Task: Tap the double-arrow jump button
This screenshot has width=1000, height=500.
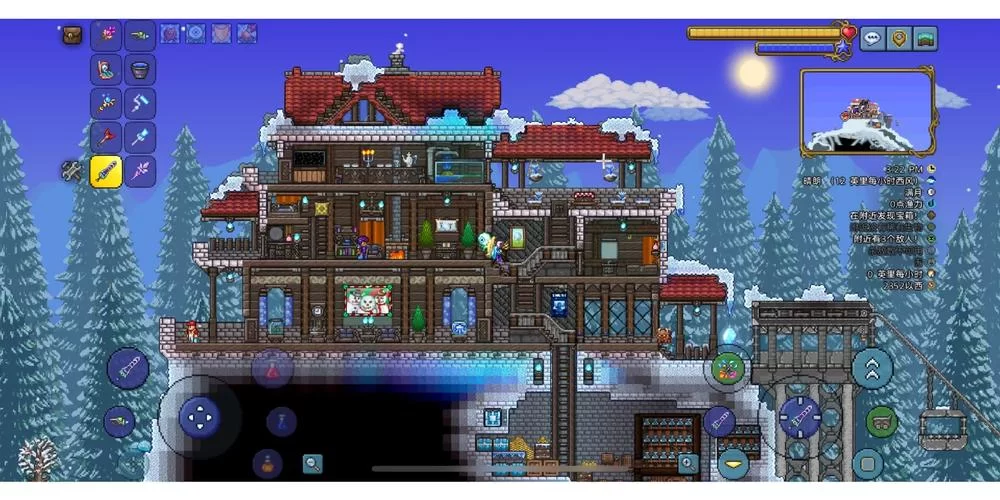Action: point(872,367)
